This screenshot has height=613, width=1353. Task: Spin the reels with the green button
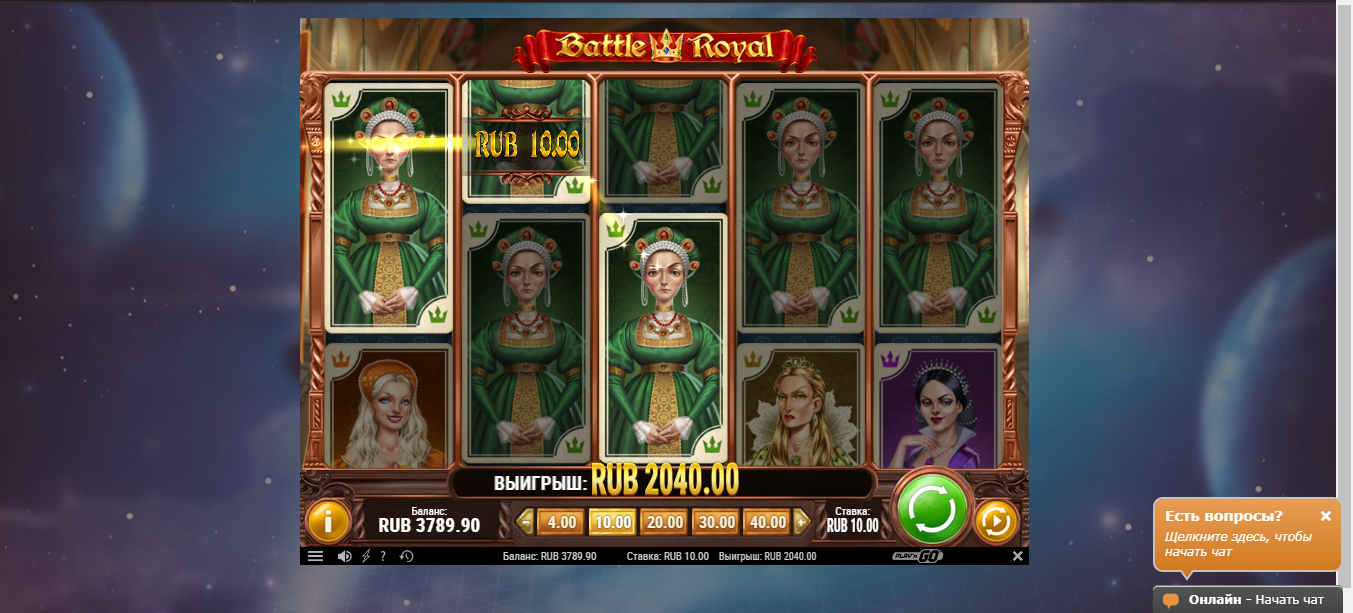pyautogui.click(x=931, y=510)
